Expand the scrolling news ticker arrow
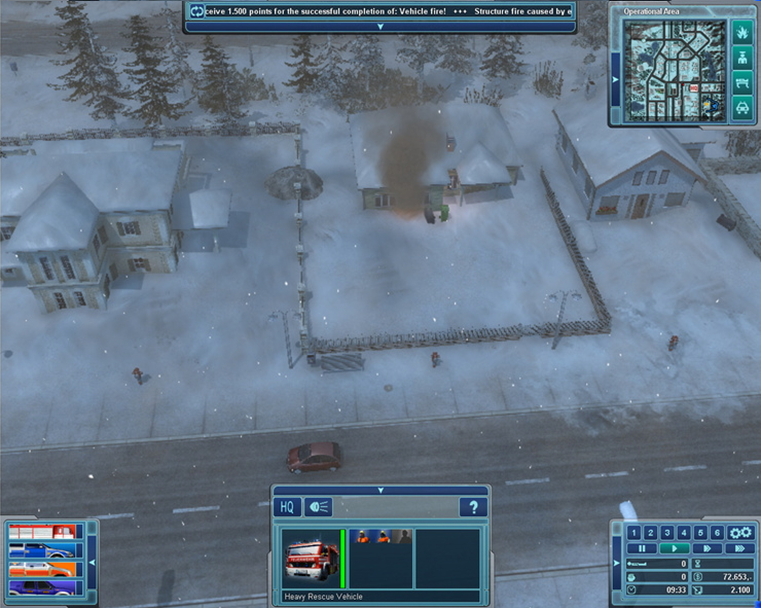 click(x=380, y=27)
